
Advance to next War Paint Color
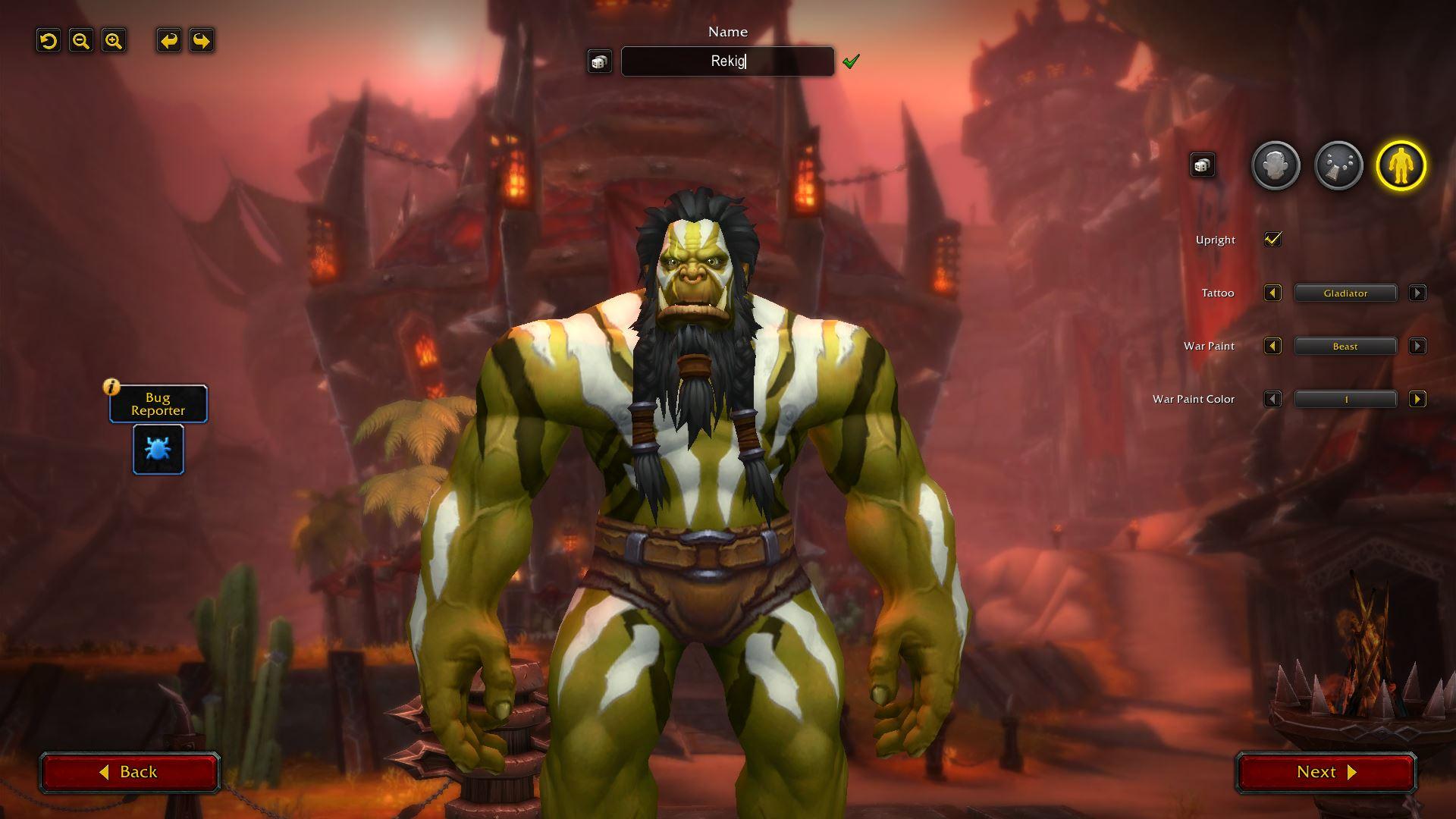point(1417,400)
